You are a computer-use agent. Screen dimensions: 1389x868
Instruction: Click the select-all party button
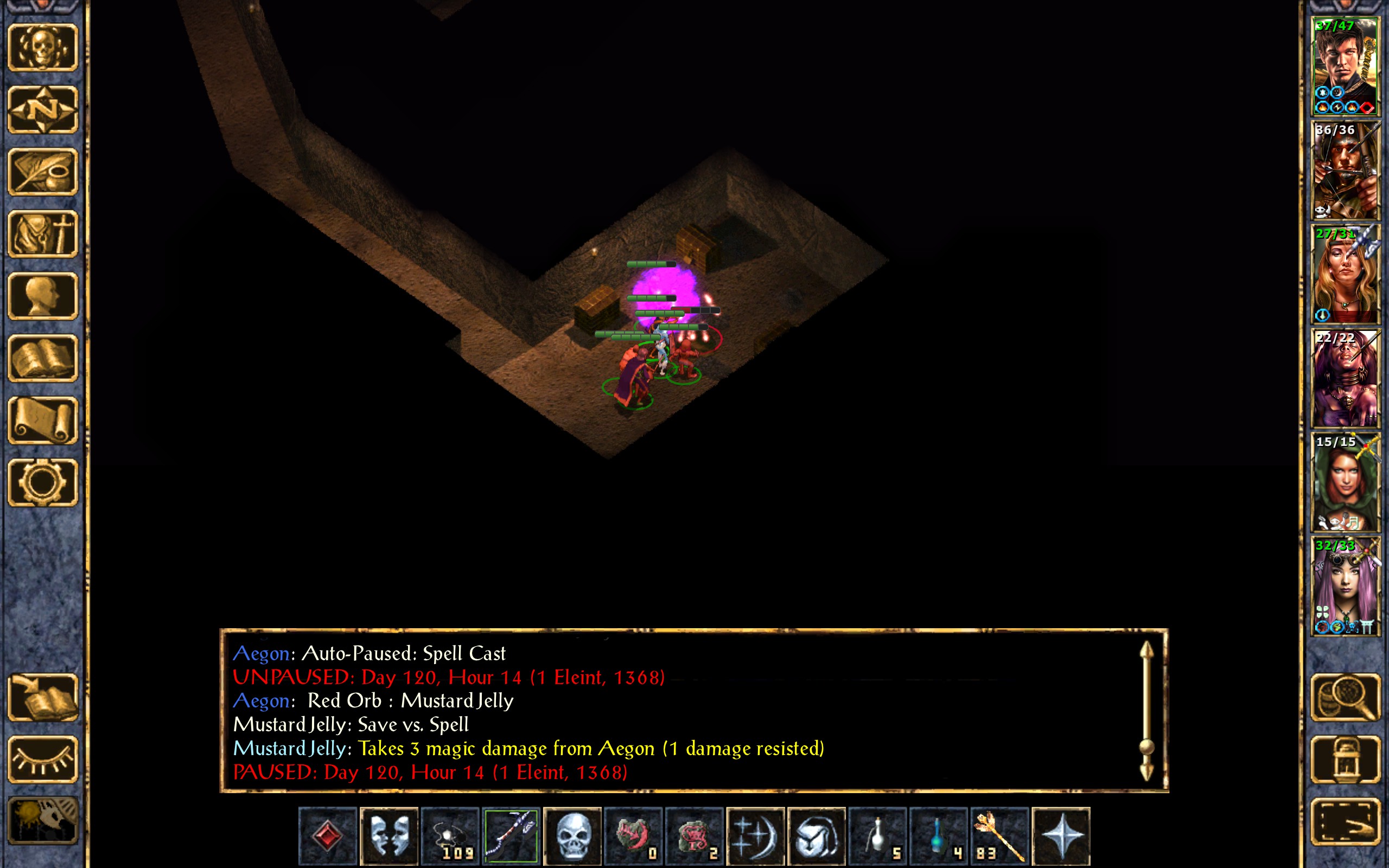click(1345, 821)
